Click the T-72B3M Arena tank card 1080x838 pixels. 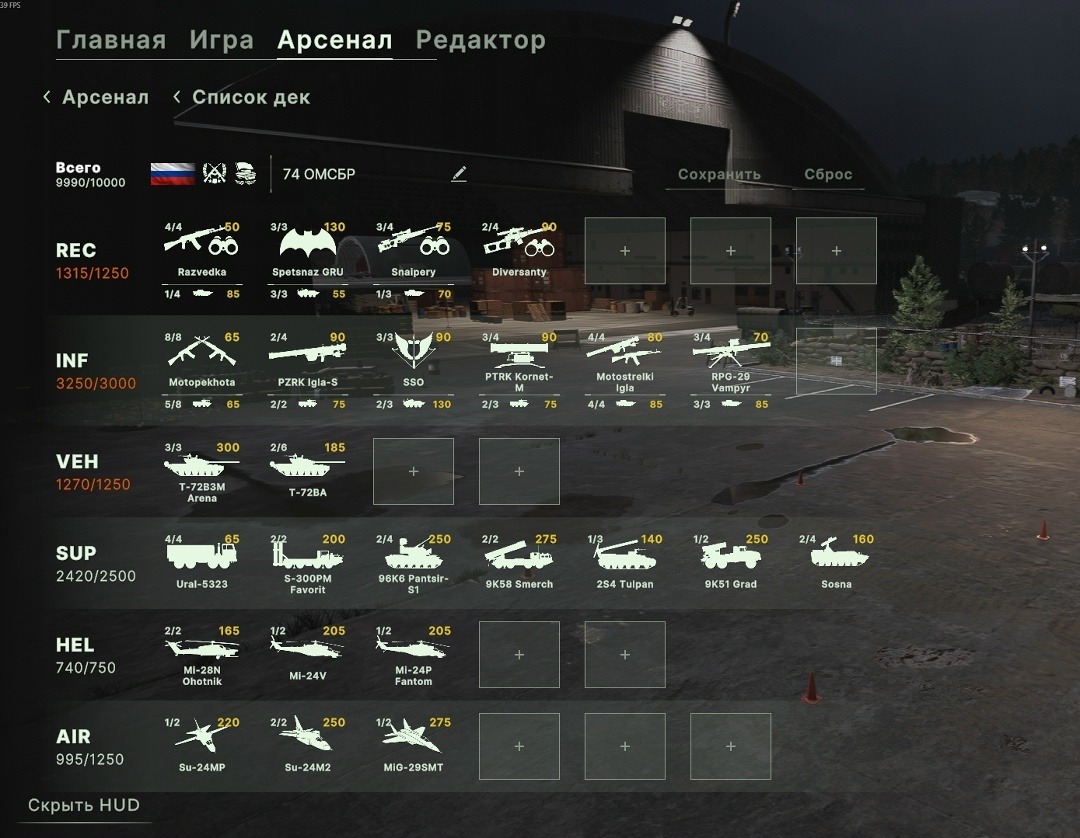[x=202, y=472]
